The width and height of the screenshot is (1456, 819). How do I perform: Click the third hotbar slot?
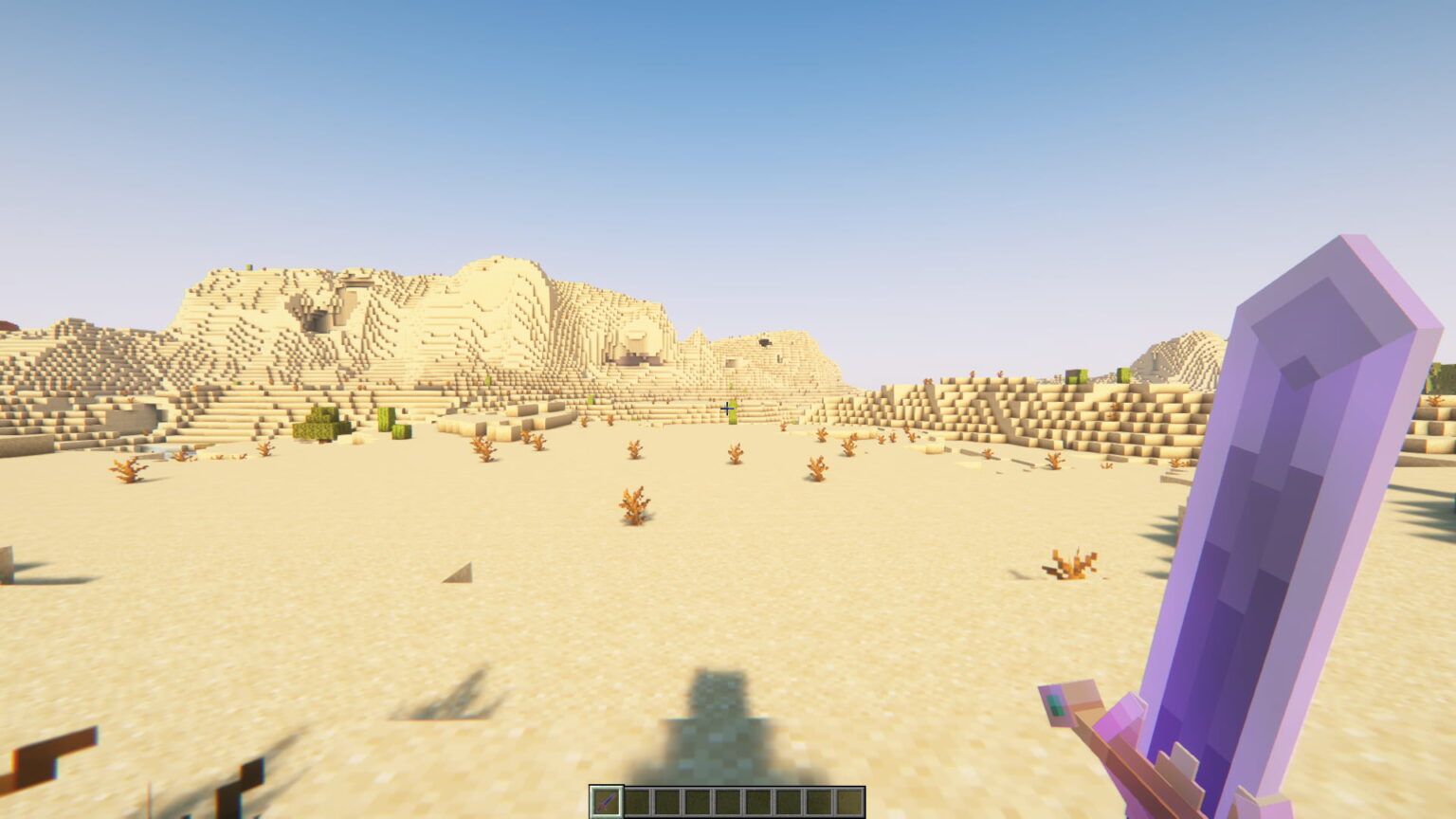click(666, 801)
